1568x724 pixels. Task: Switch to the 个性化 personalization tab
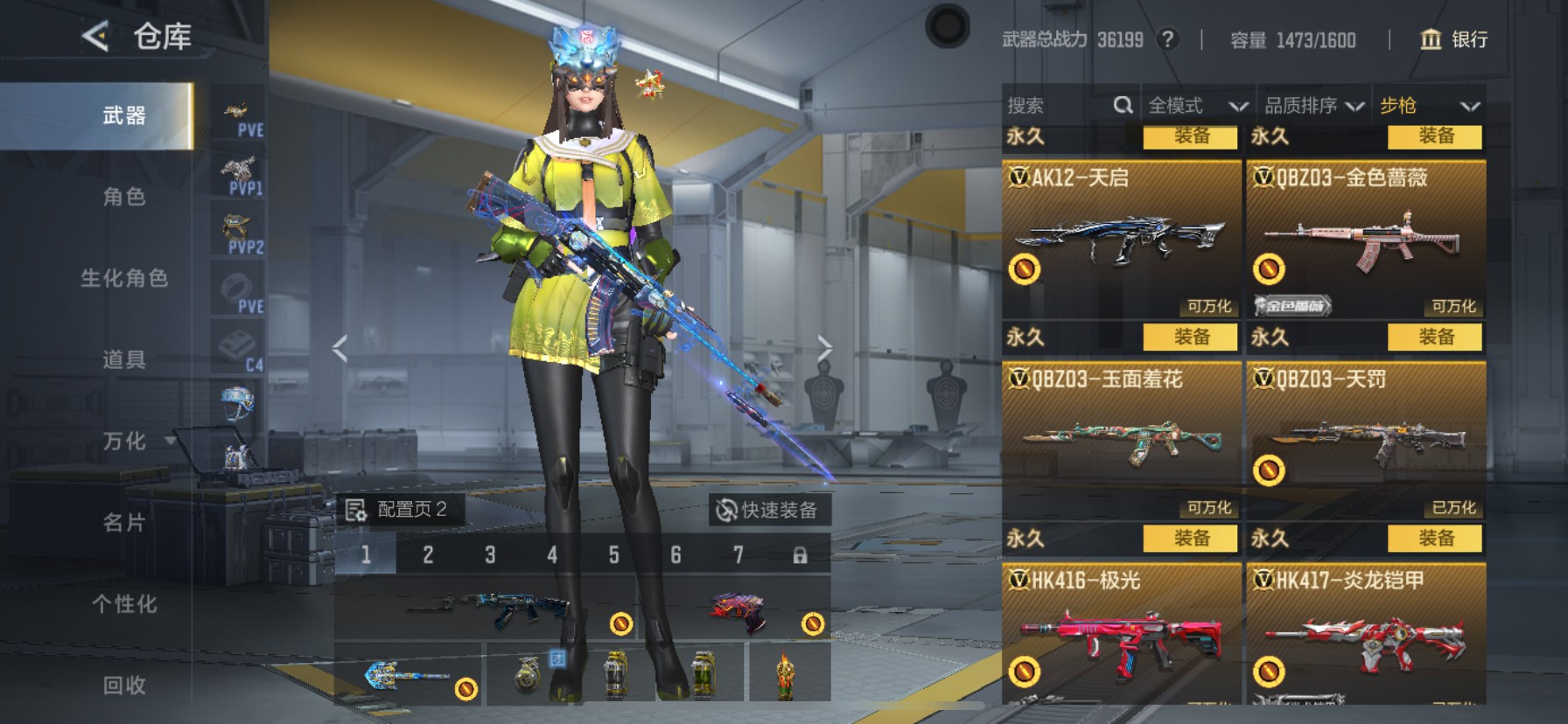coord(123,604)
